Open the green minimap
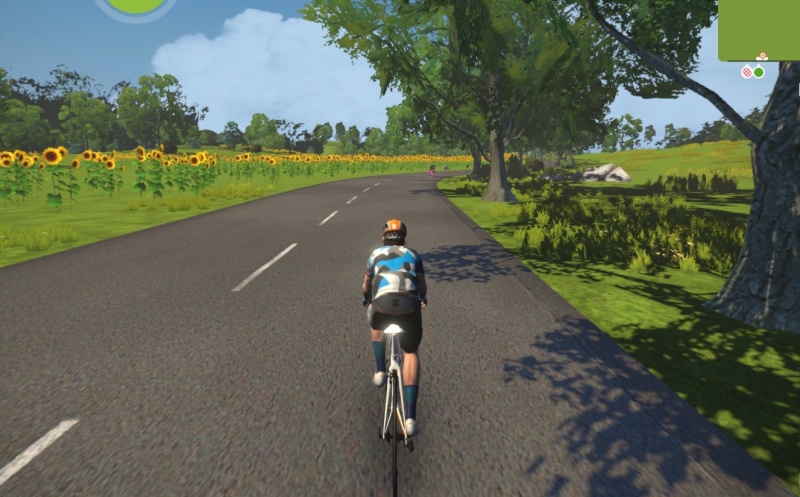 tap(758, 29)
